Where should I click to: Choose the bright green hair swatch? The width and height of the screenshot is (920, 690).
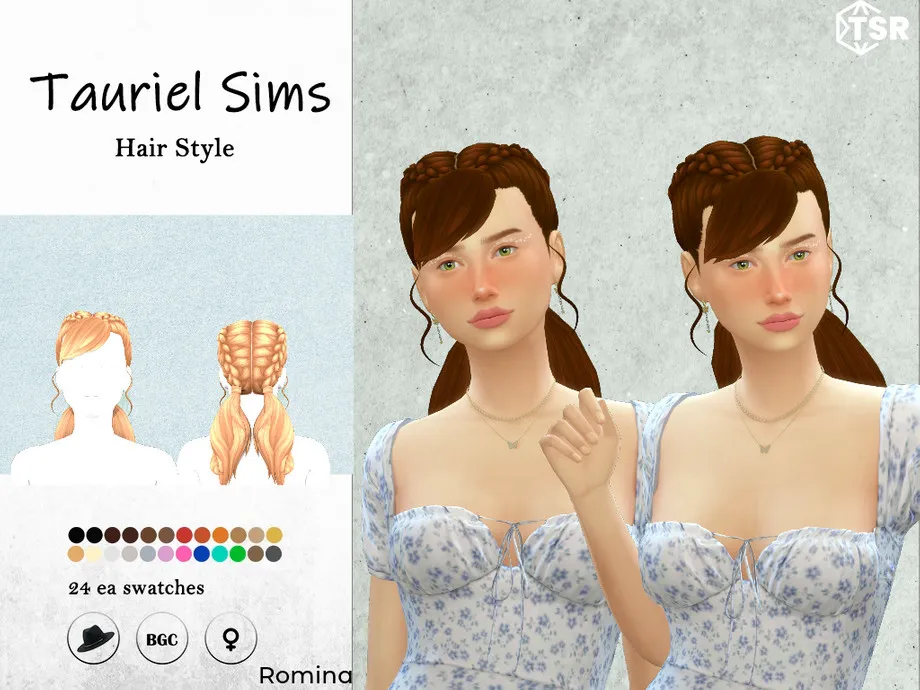pos(238,553)
